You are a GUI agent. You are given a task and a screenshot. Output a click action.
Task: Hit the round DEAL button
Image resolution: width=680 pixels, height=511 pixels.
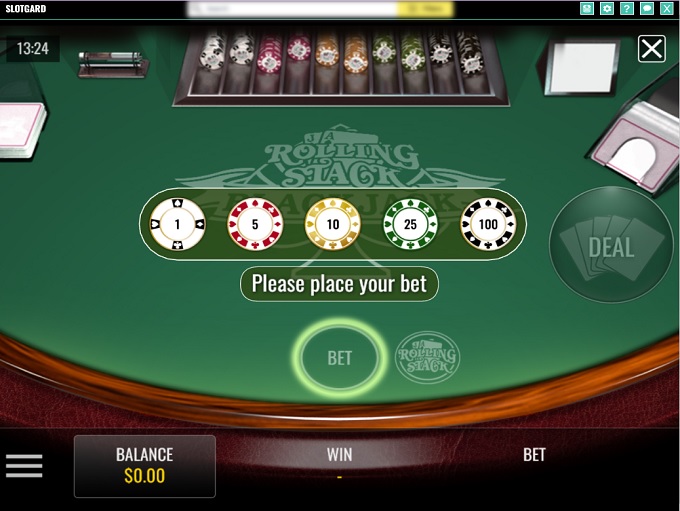pyautogui.click(x=611, y=245)
